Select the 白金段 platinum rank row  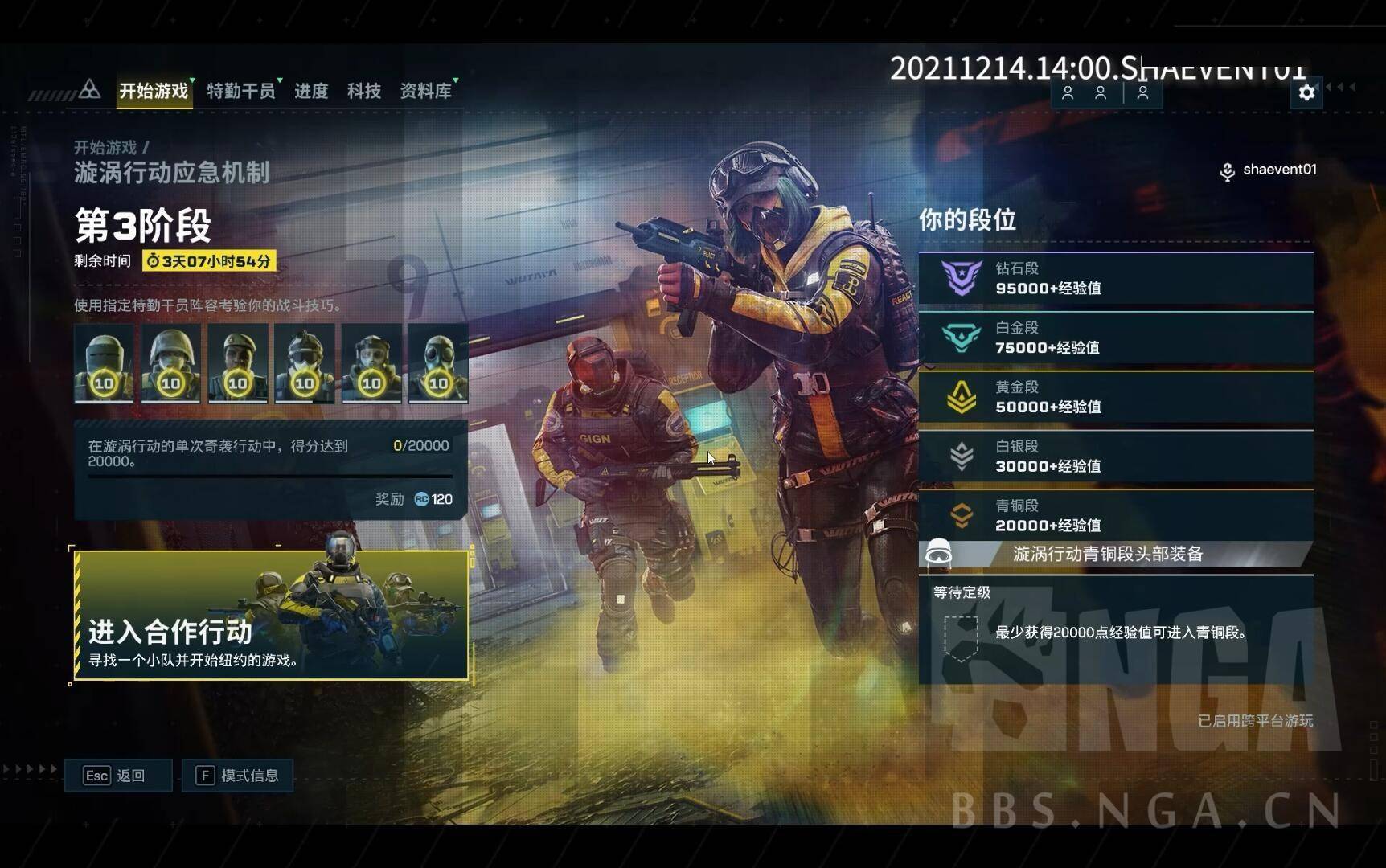[x=1115, y=338]
